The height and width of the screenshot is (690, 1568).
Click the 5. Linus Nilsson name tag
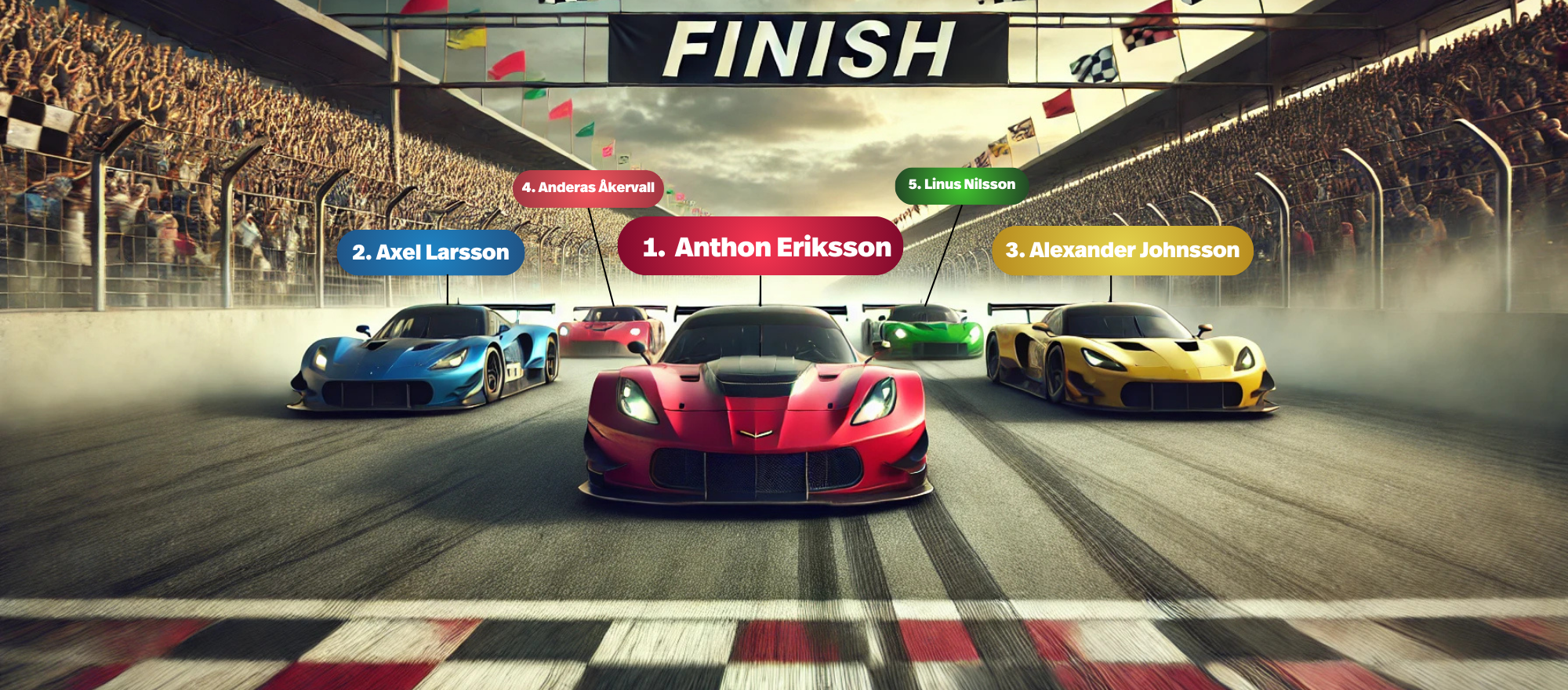(961, 185)
